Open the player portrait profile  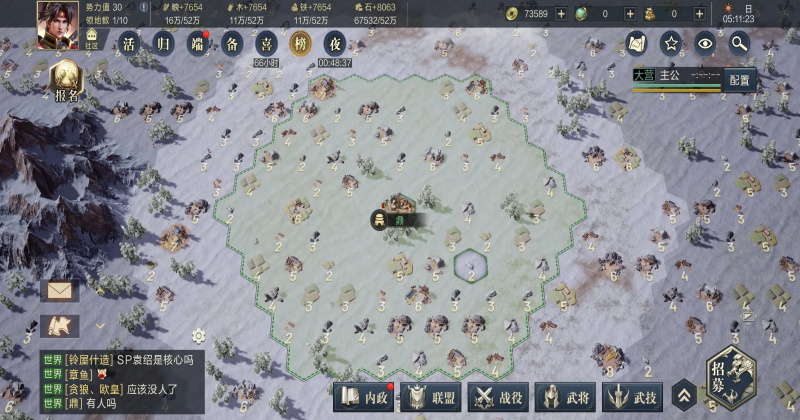point(57,23)
